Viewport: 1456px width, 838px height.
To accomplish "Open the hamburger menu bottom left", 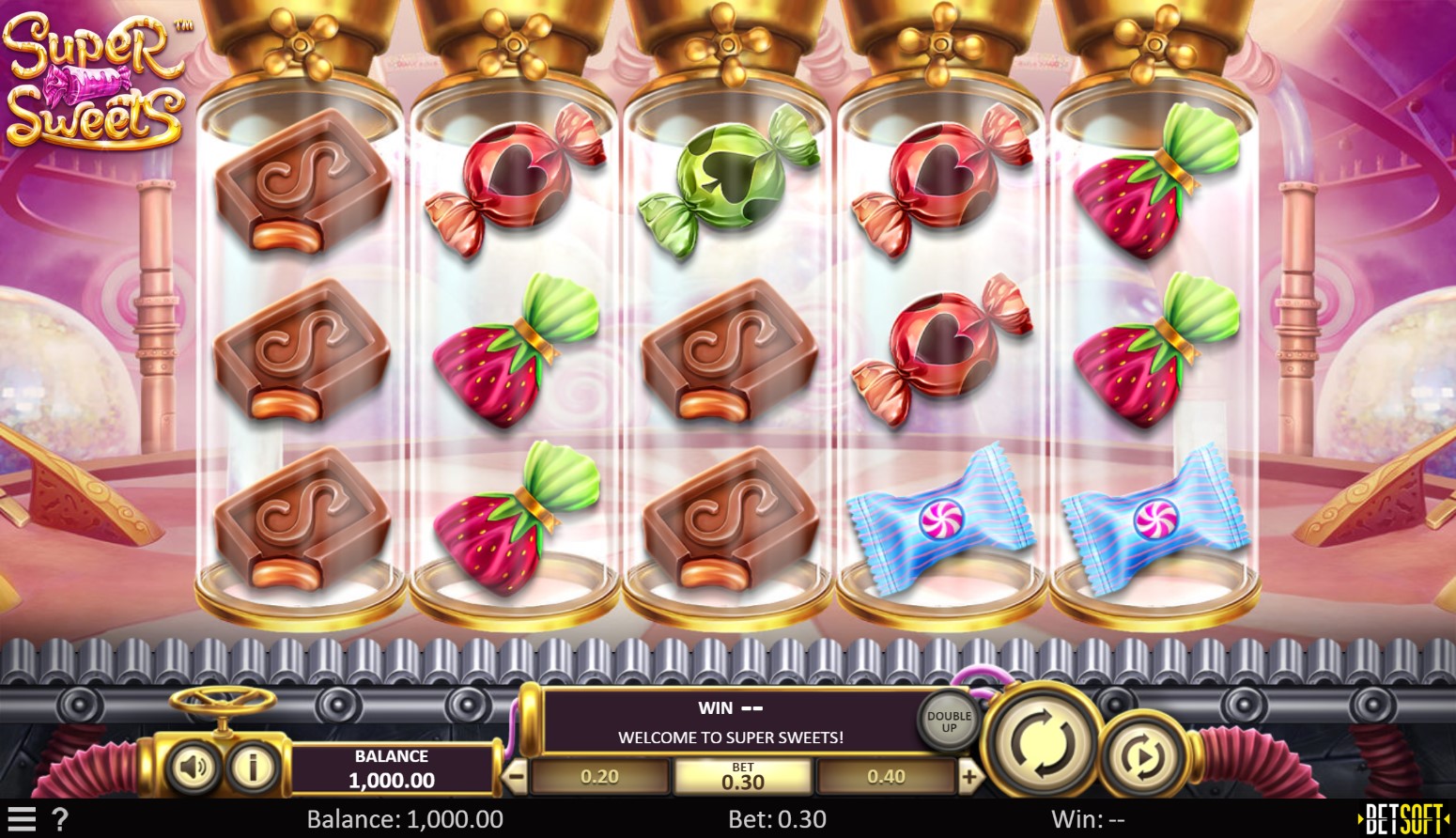I will [x=23, y=816].
